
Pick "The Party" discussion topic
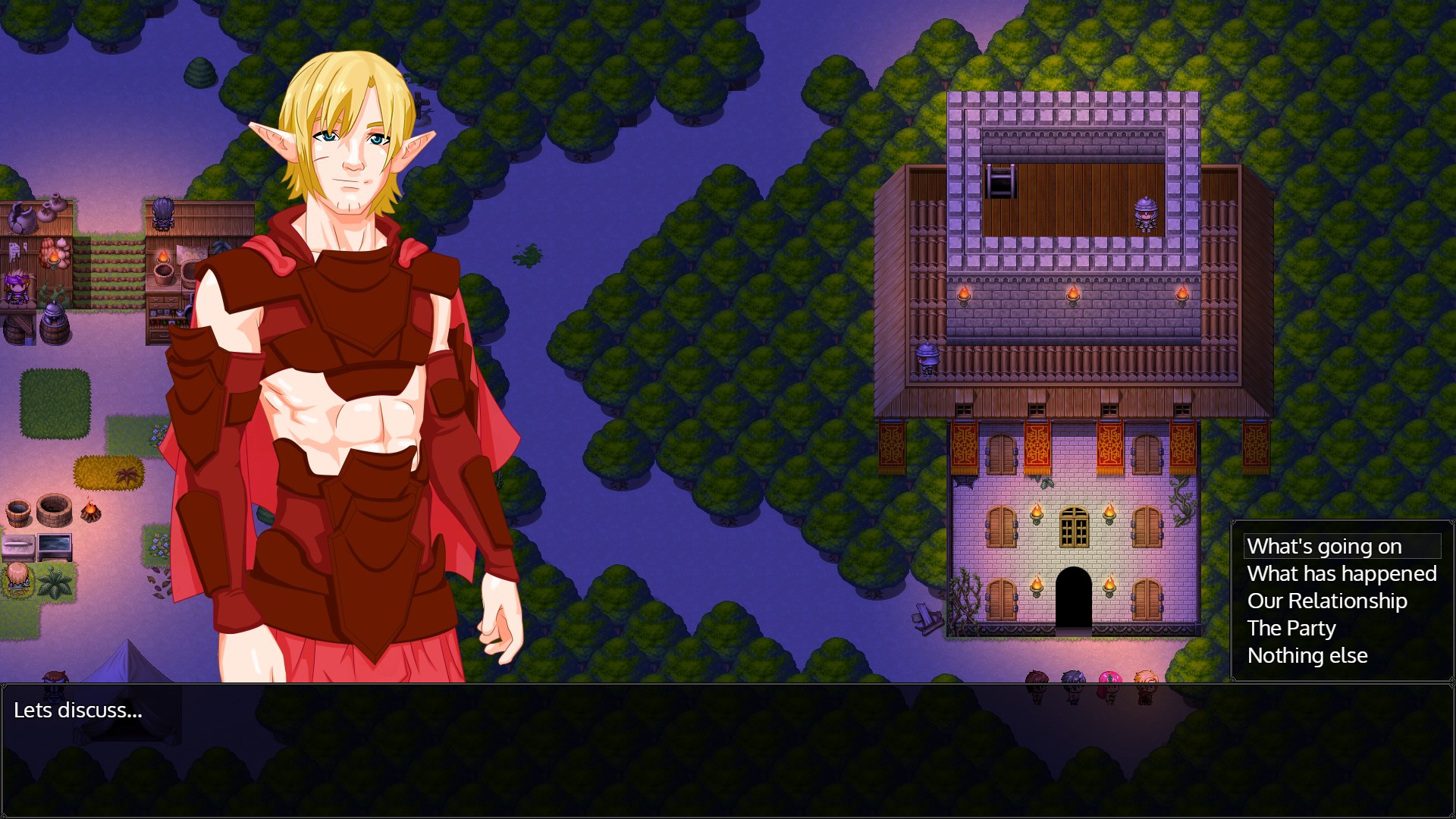(x=1291, y=628)
